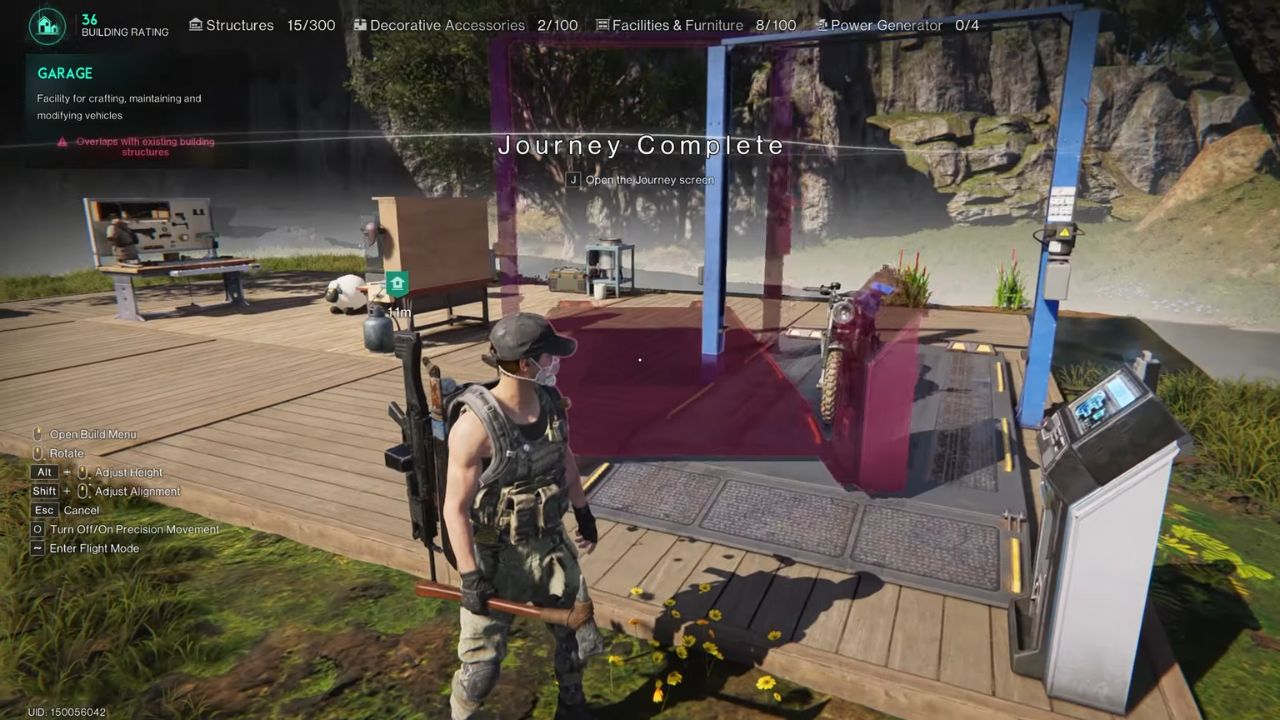The image size is (1280, 720).
Task: Toggle Precision Movement with the O keybind hint
Action: tap(37, 529)
